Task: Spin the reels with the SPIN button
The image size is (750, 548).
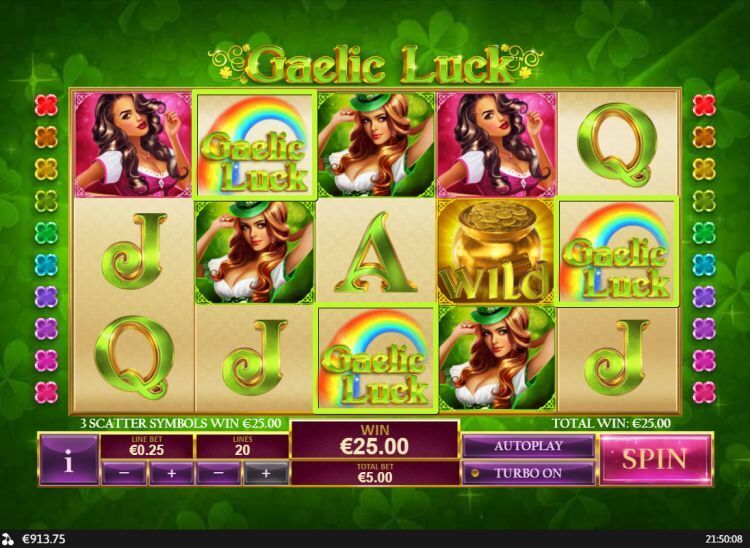Action: tap(655, 459)
